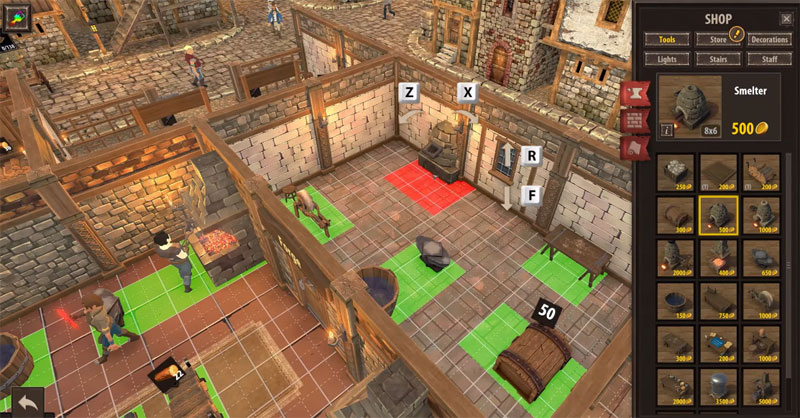Choose the 750-gold workbench item
The width and height of the screenshot is (800, 418).
pos(718,300)
